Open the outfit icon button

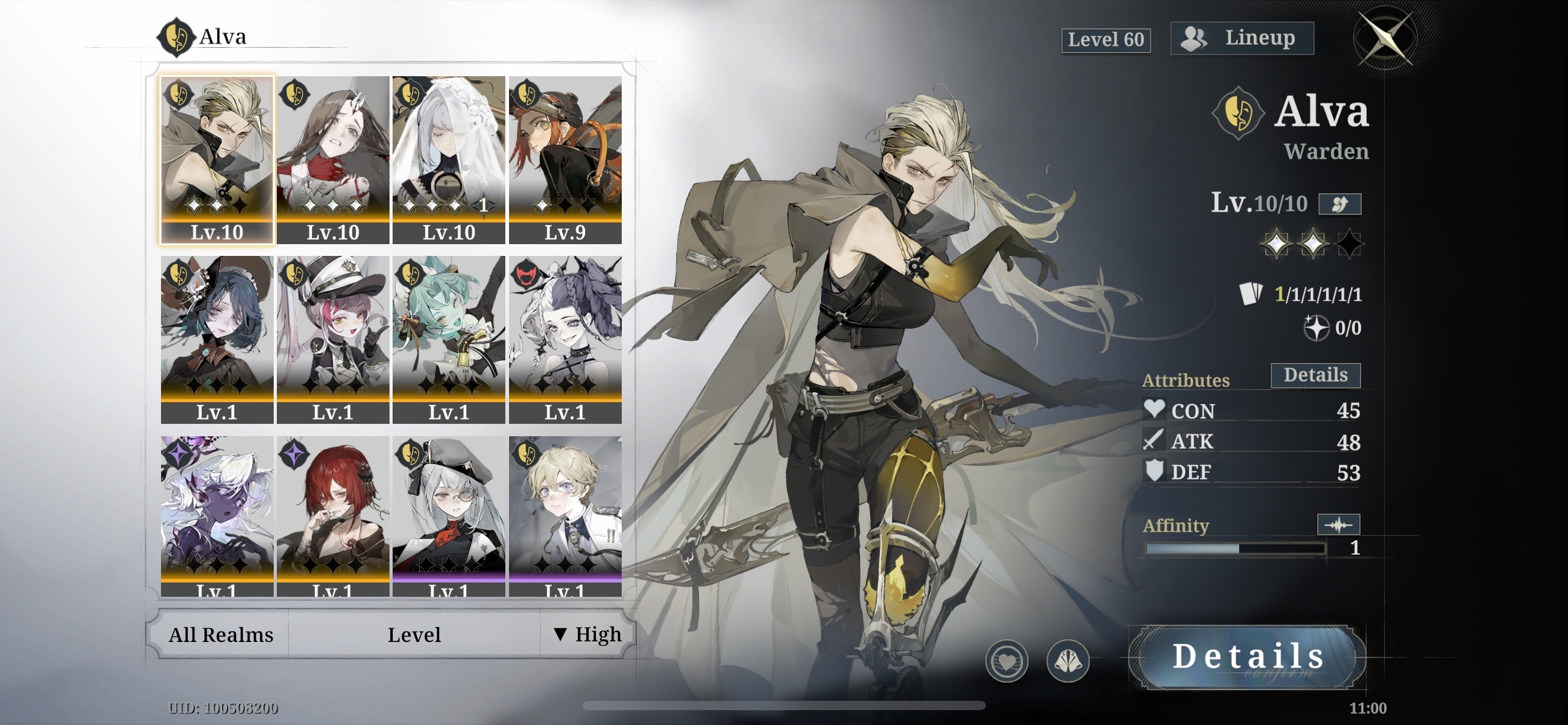pyautogui.click(x=1068, y=661)
